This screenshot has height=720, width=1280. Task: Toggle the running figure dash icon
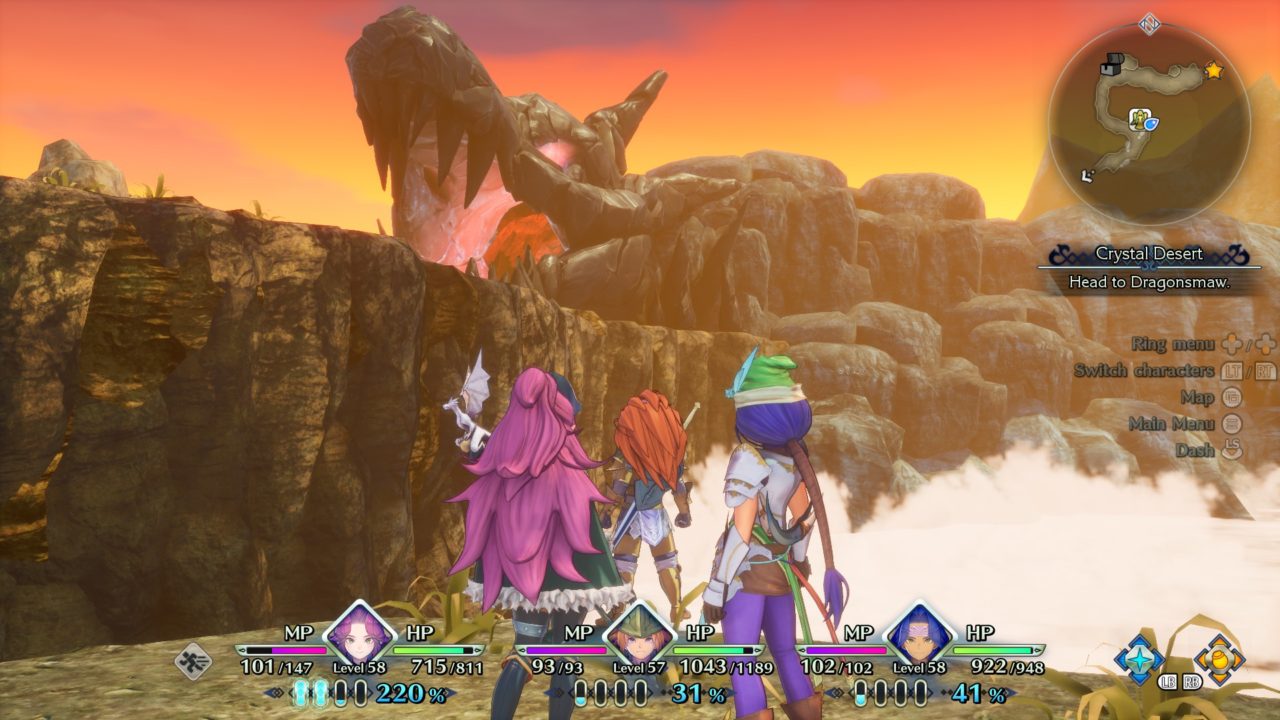pyautogui.click(x=192, y=661)
